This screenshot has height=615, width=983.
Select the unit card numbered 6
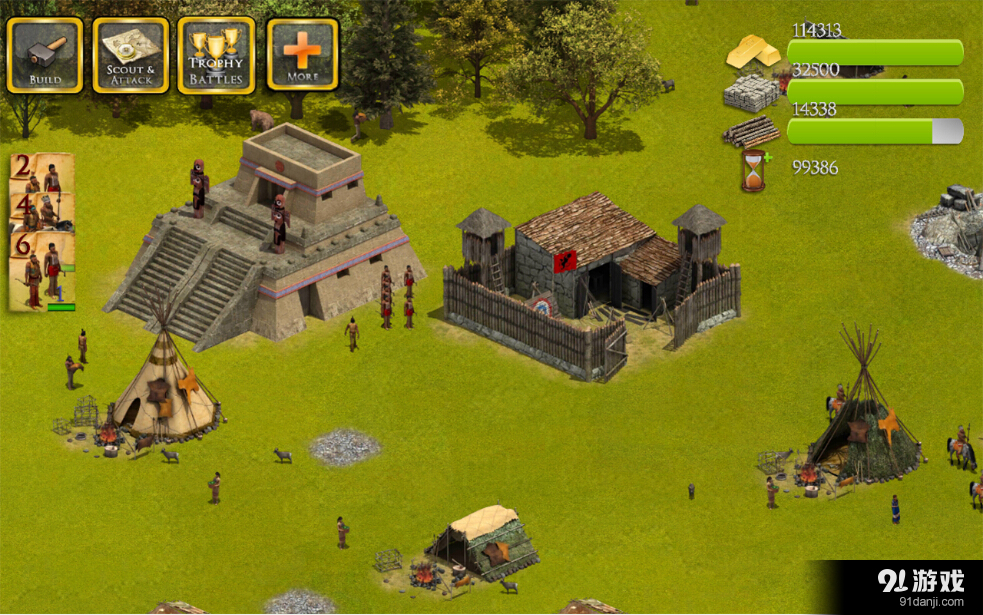click(x=42, y=270)
